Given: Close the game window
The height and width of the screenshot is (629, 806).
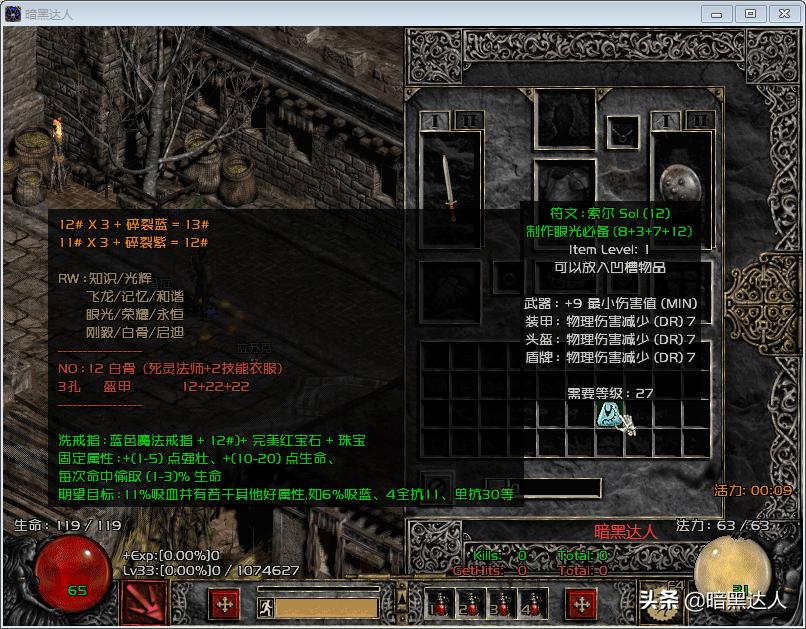Looking at the screenshot, I should [x=782, y=14].
